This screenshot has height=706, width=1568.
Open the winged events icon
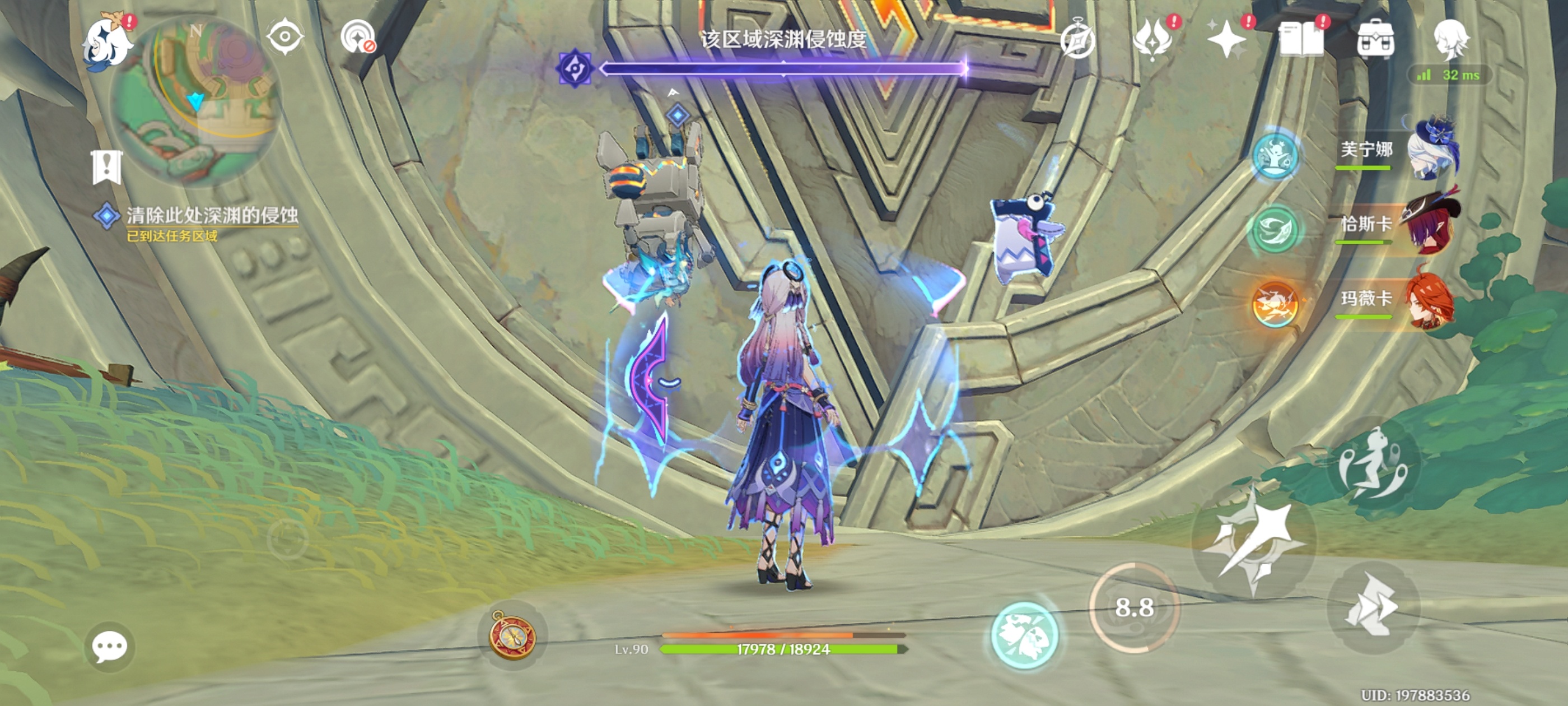pyautogui.click(x=1152, y=40)
